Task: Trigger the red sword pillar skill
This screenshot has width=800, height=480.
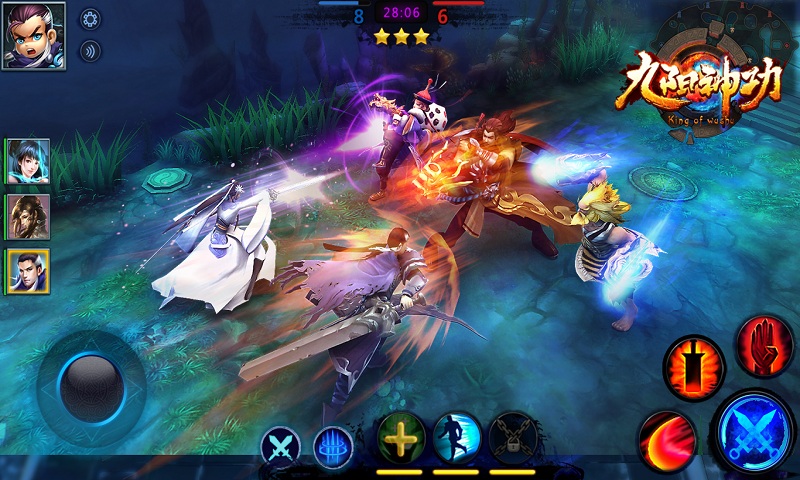Action: click(x=693, y=368)
